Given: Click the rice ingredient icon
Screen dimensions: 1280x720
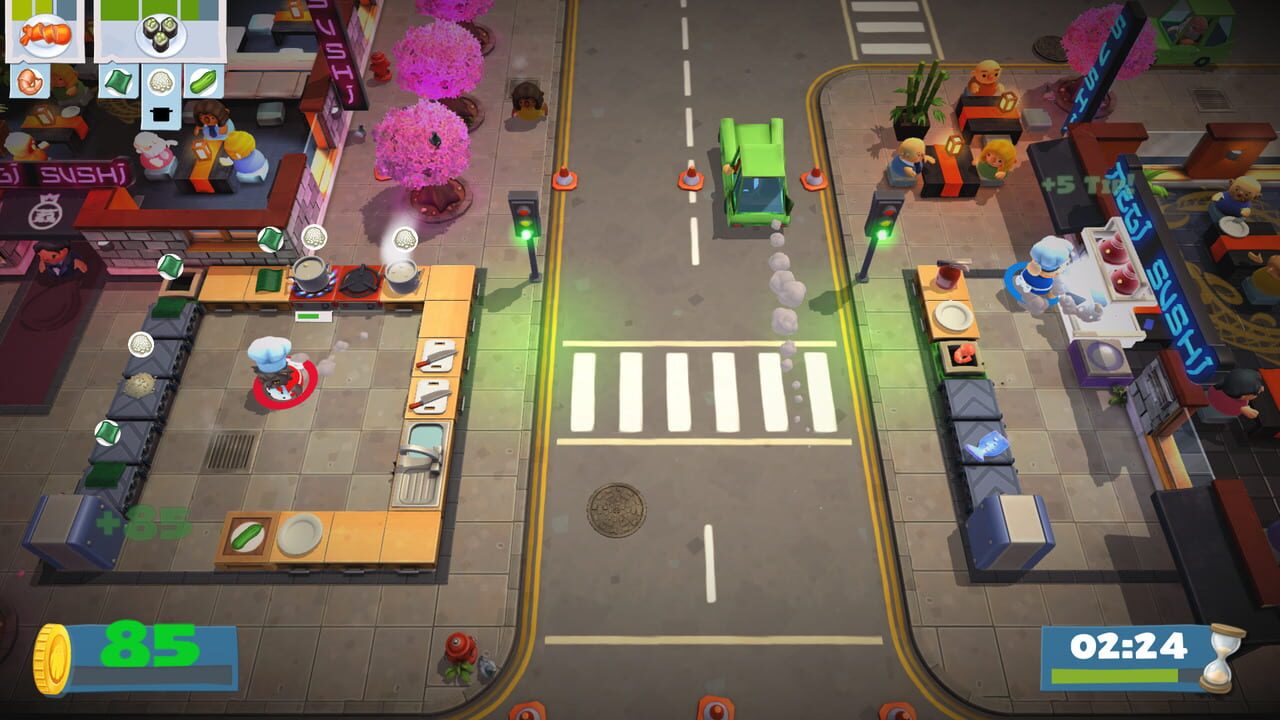Looking at the screenshot, I should tap(159, 81).
